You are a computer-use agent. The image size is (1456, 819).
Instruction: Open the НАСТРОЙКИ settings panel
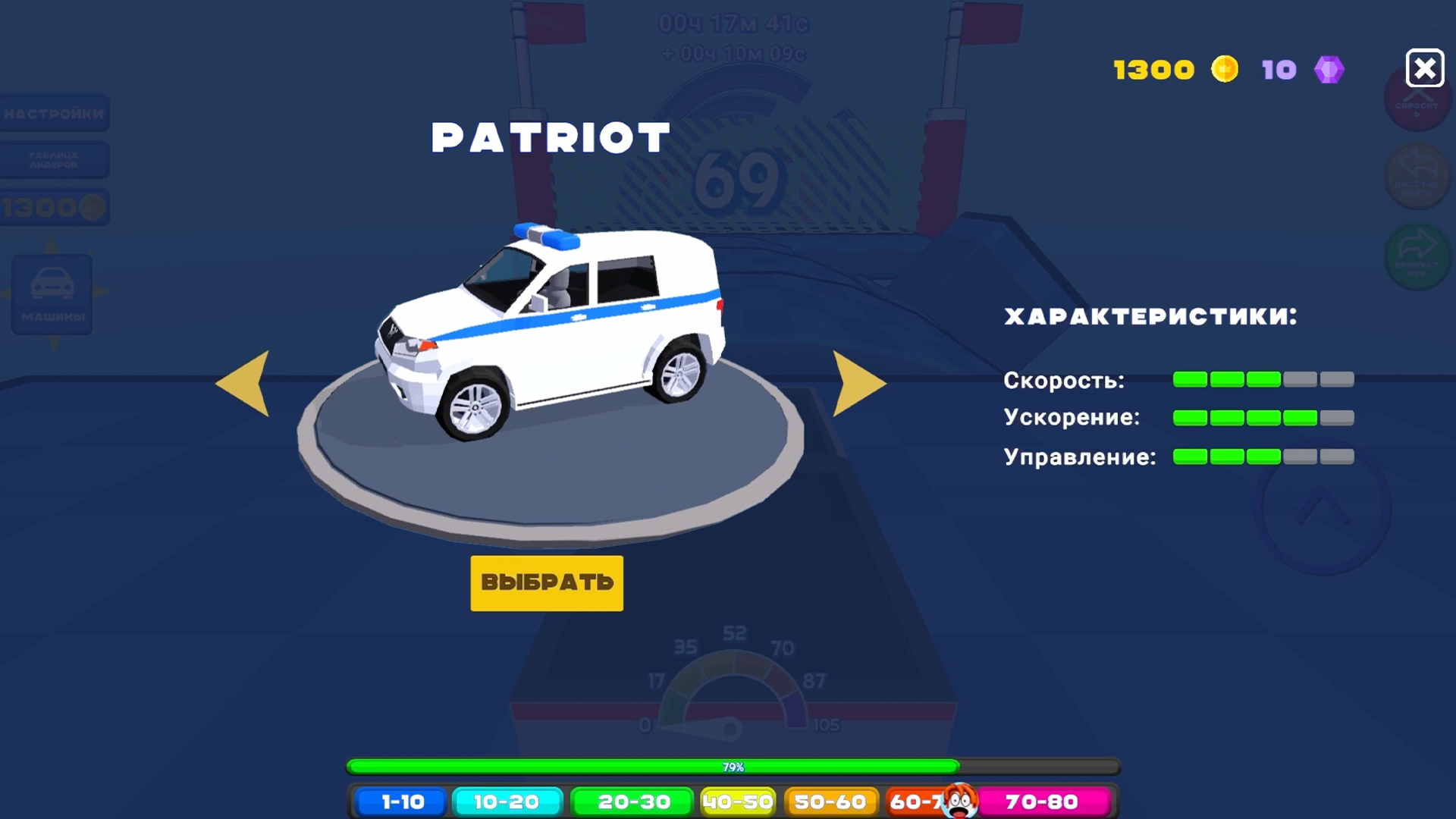coord(53,112)
